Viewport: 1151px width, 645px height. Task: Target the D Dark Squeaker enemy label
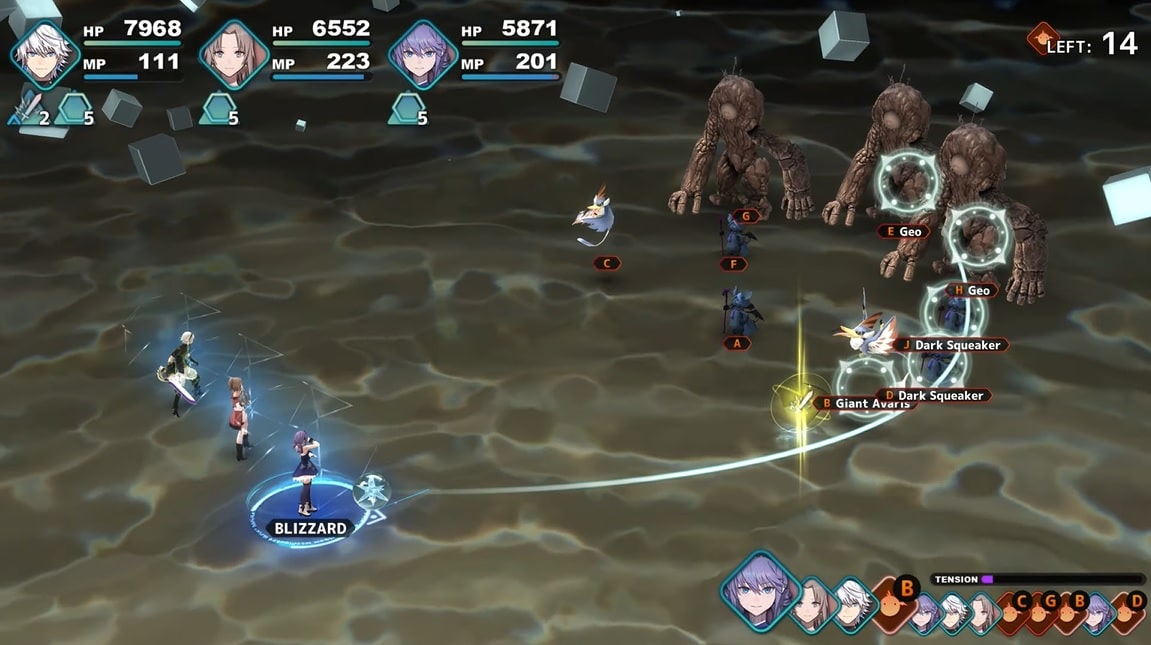coord(934,396)
